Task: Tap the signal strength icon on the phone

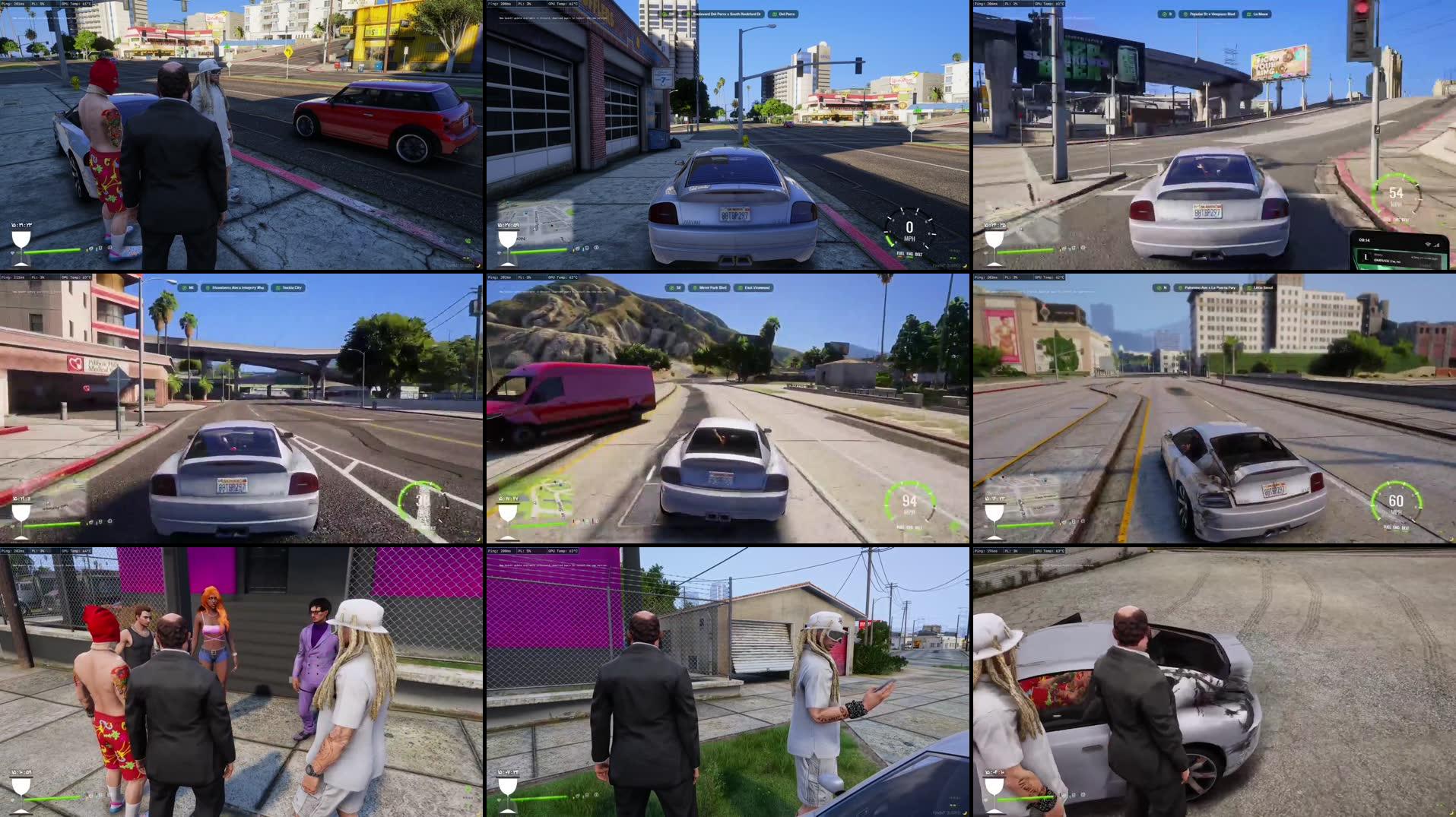Action: [1438, 246]
